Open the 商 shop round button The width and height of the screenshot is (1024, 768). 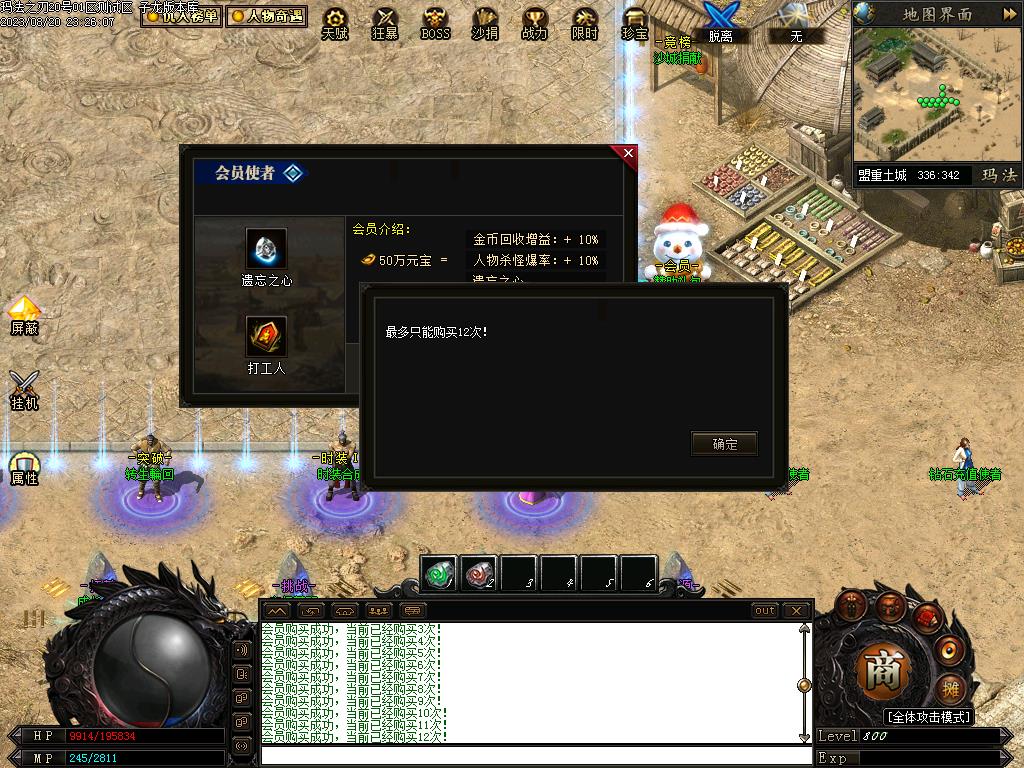pyautogui.click(x=883, y=671)
